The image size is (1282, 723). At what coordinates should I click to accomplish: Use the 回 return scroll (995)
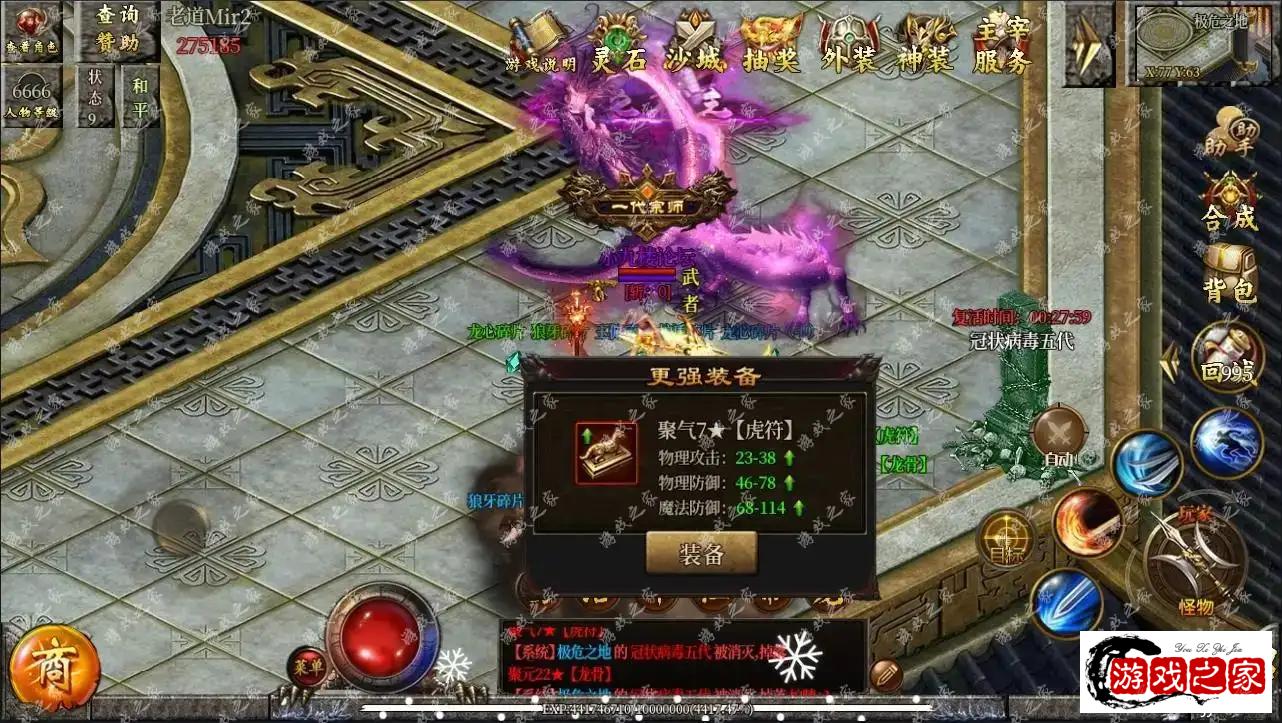[x=1226, y=357]
